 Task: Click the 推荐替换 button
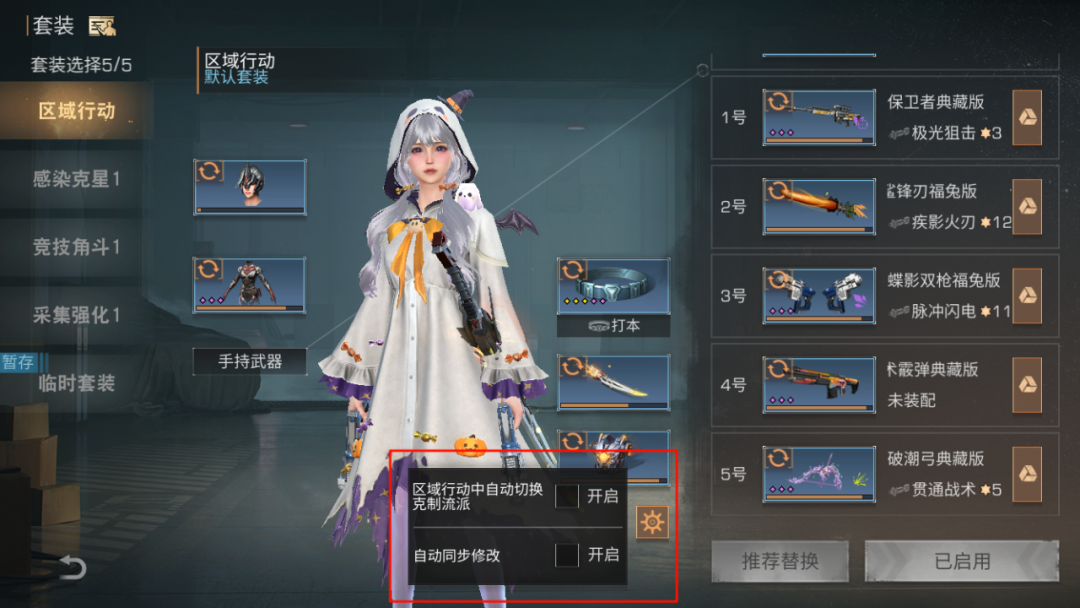(780, 561)
